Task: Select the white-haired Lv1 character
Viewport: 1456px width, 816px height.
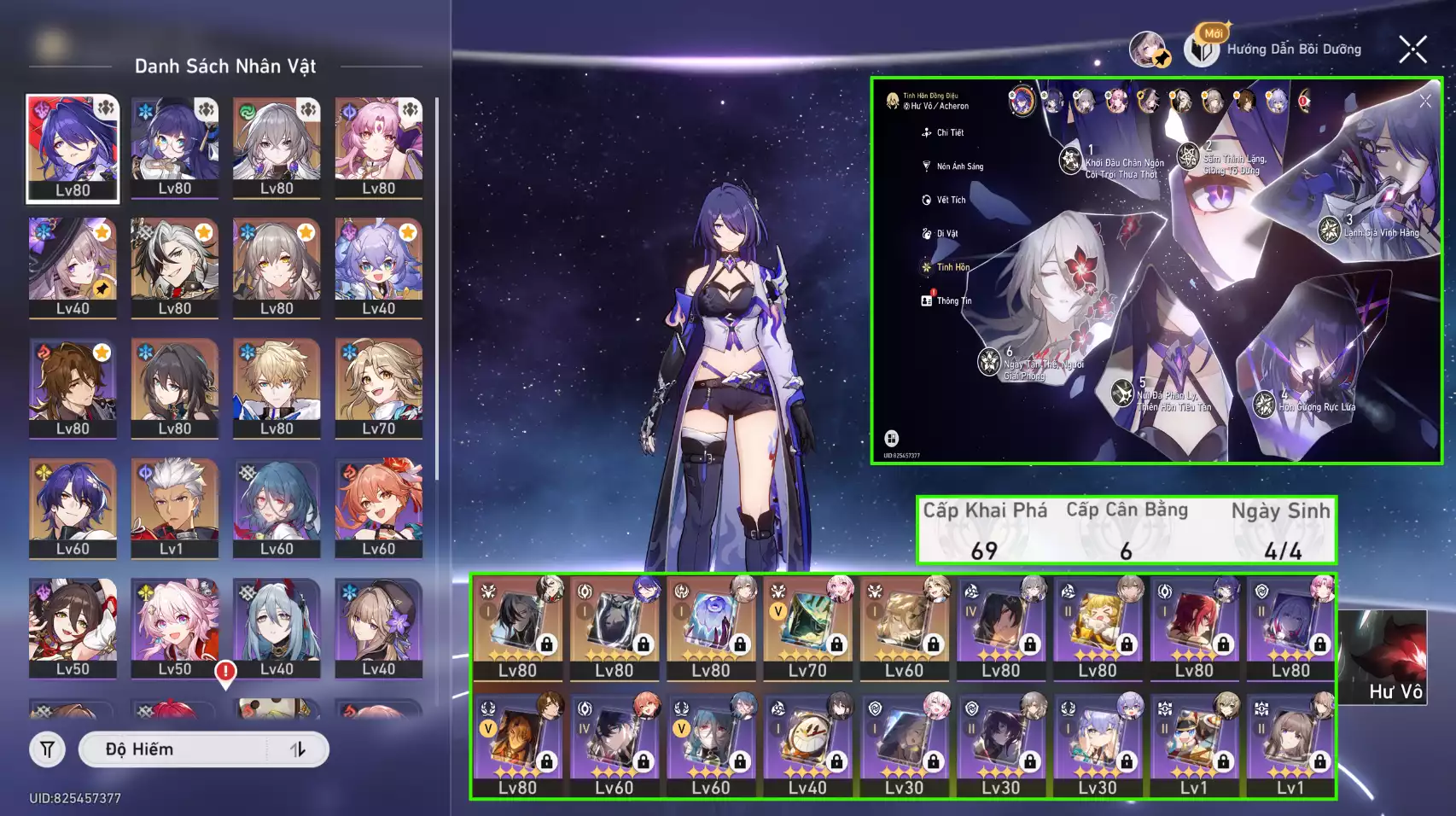Action: 174,509
